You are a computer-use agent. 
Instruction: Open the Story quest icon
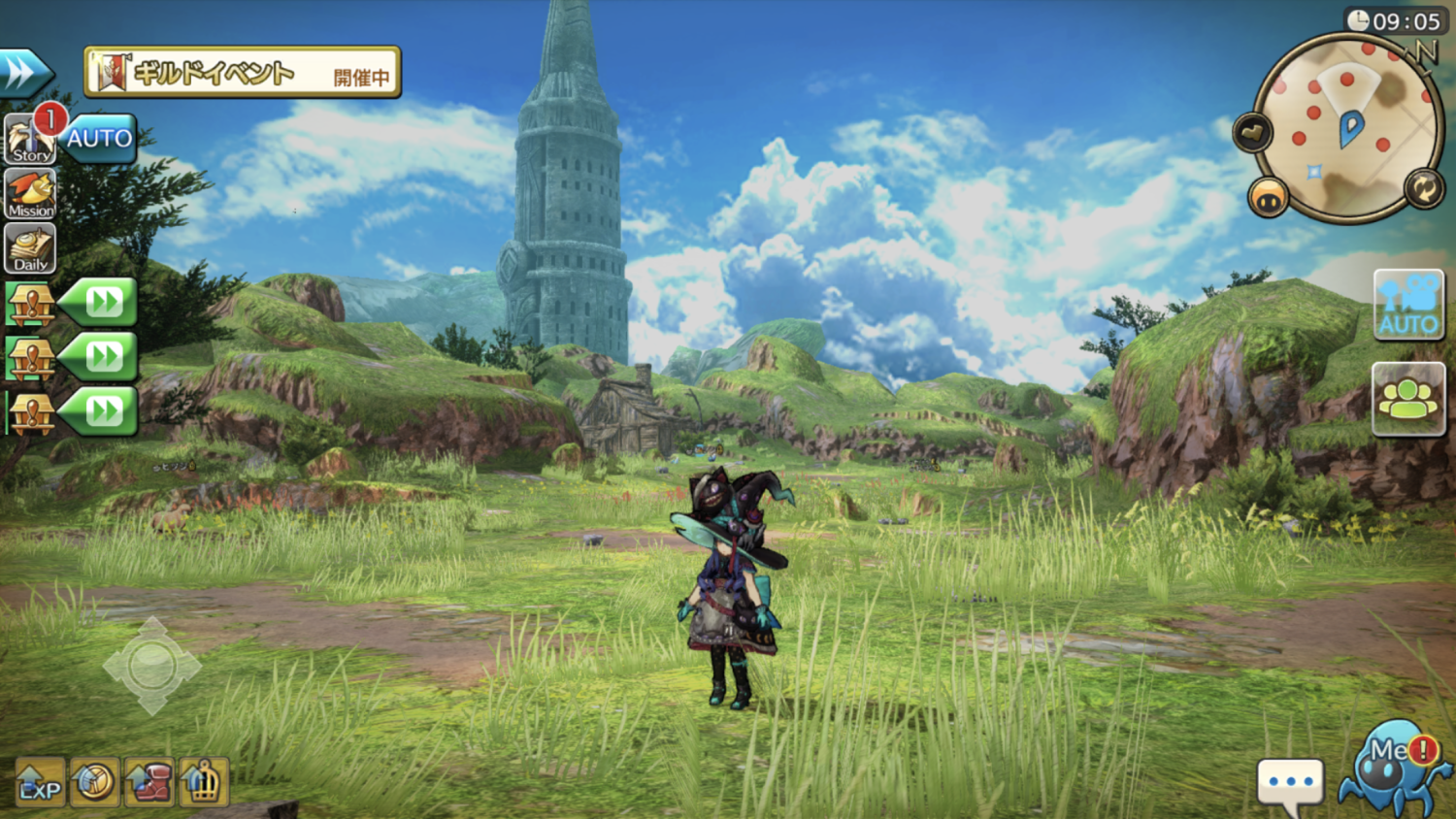[30, 139]
